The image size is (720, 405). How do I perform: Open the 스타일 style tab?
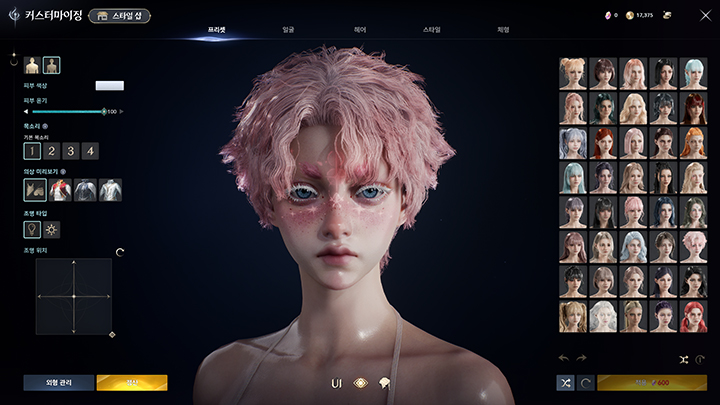[x=431, y=30]
